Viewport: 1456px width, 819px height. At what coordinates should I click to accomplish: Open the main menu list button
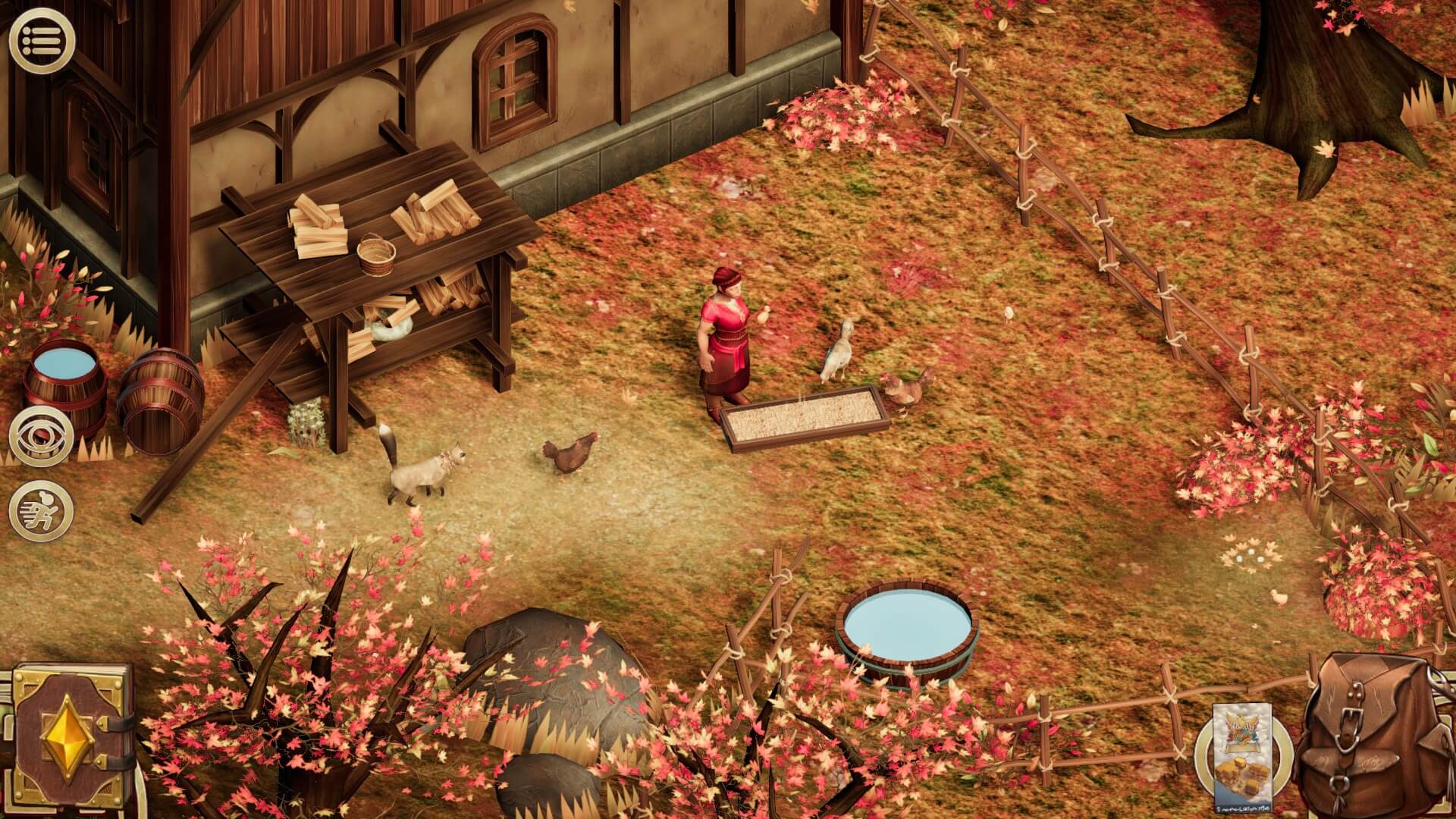click(x=41, y=39)
